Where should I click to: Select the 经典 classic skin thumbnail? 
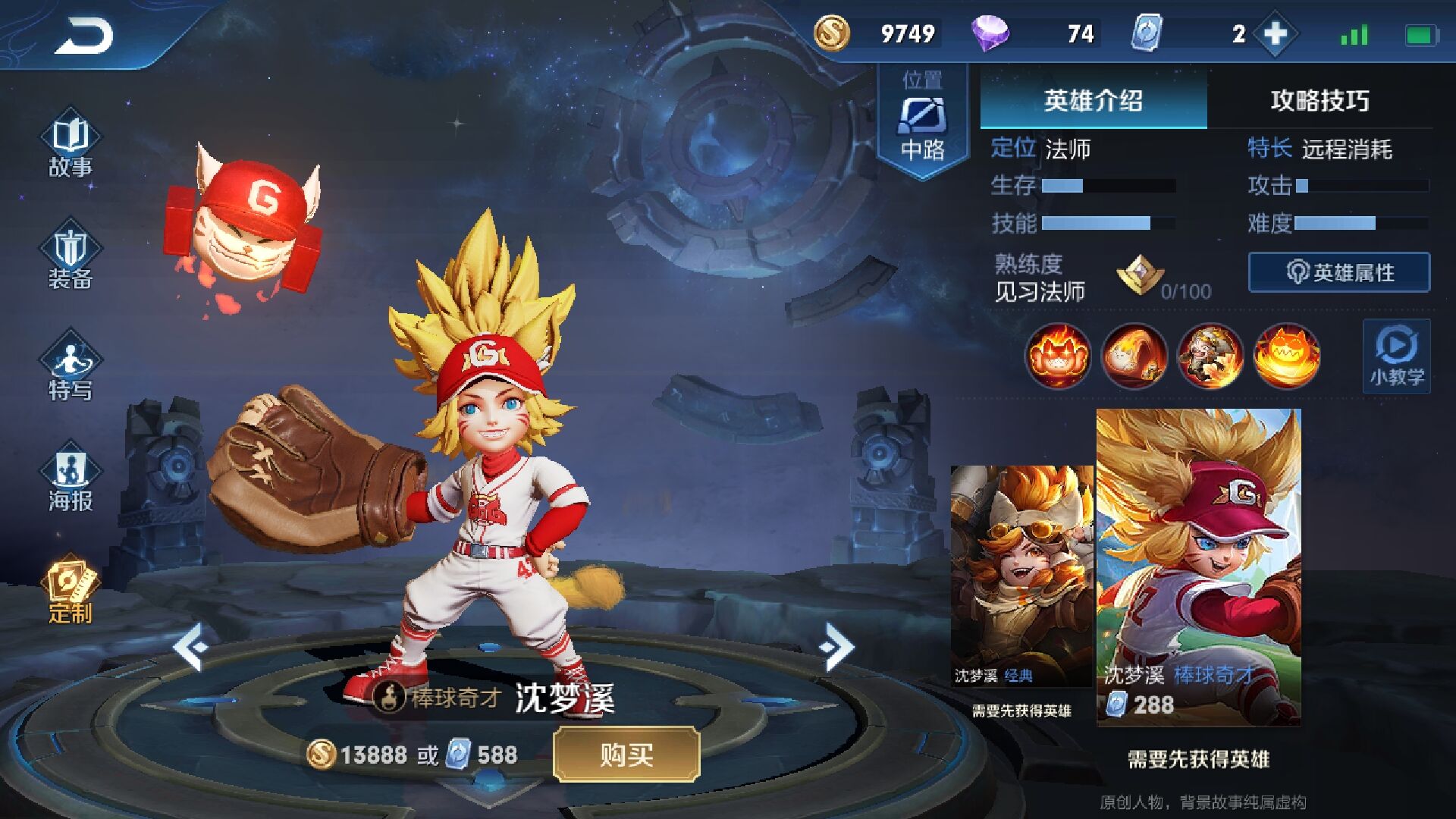1021,576
